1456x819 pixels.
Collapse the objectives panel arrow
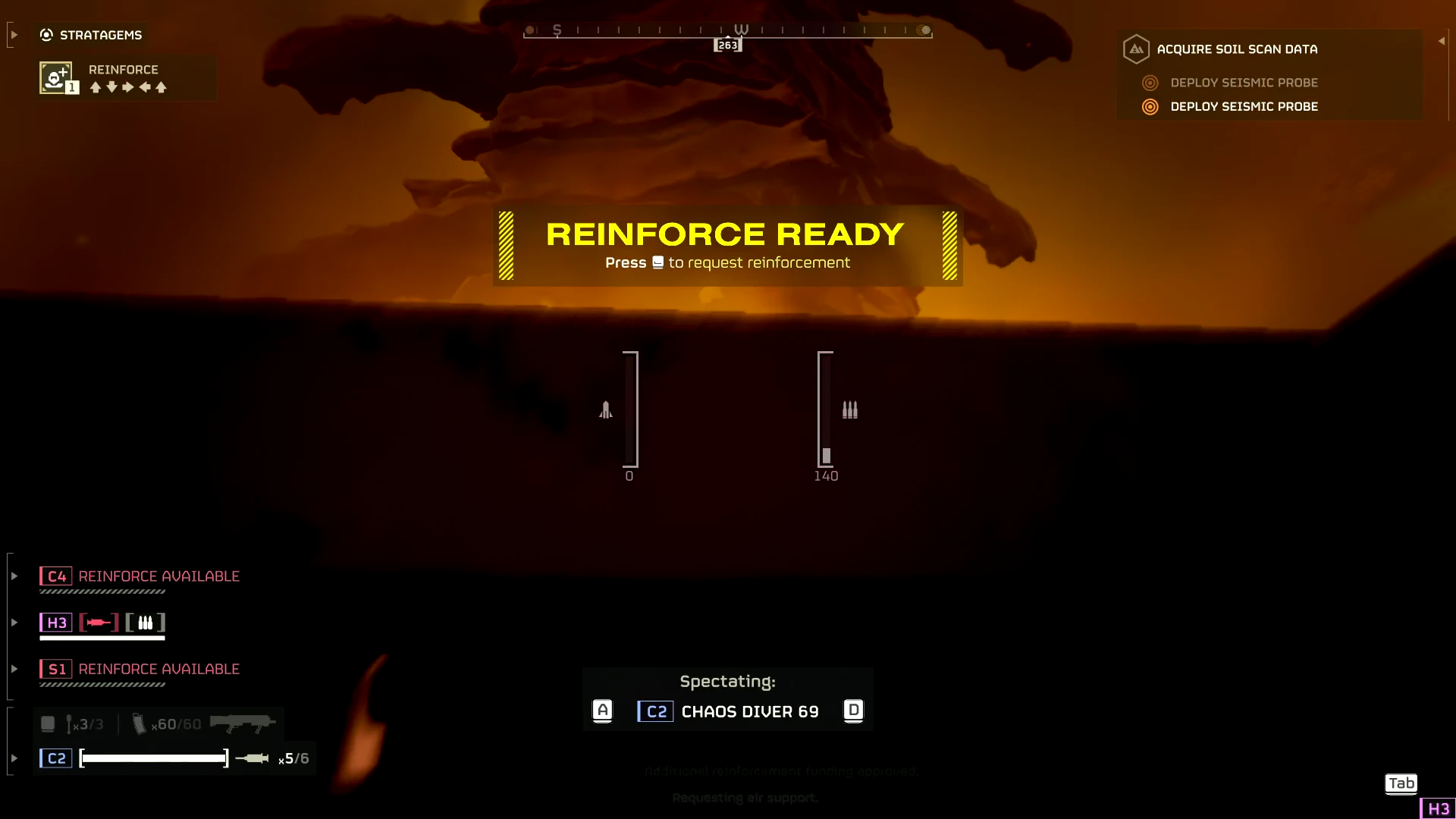[1441, 41]
